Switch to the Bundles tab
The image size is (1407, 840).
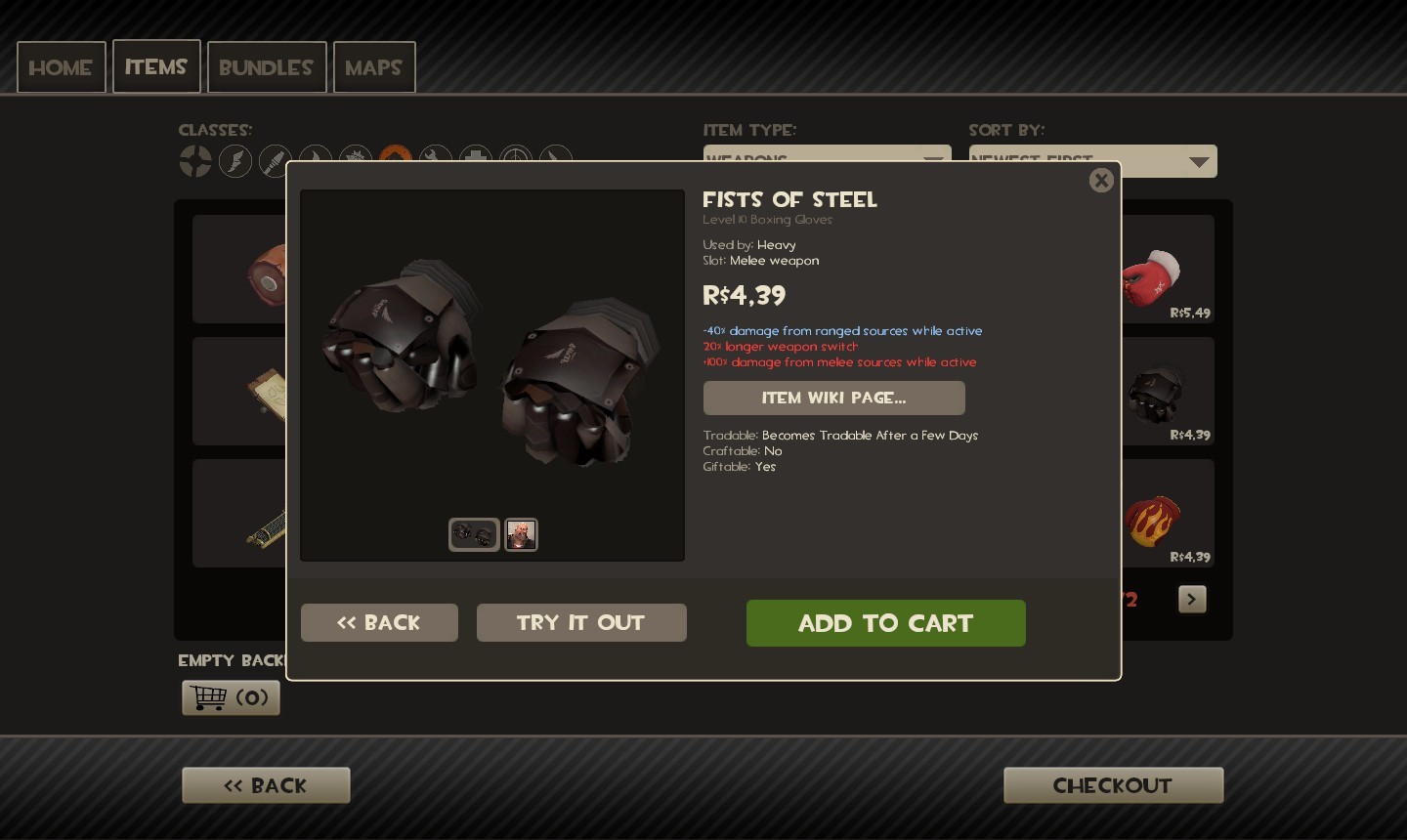coord(267,66)
